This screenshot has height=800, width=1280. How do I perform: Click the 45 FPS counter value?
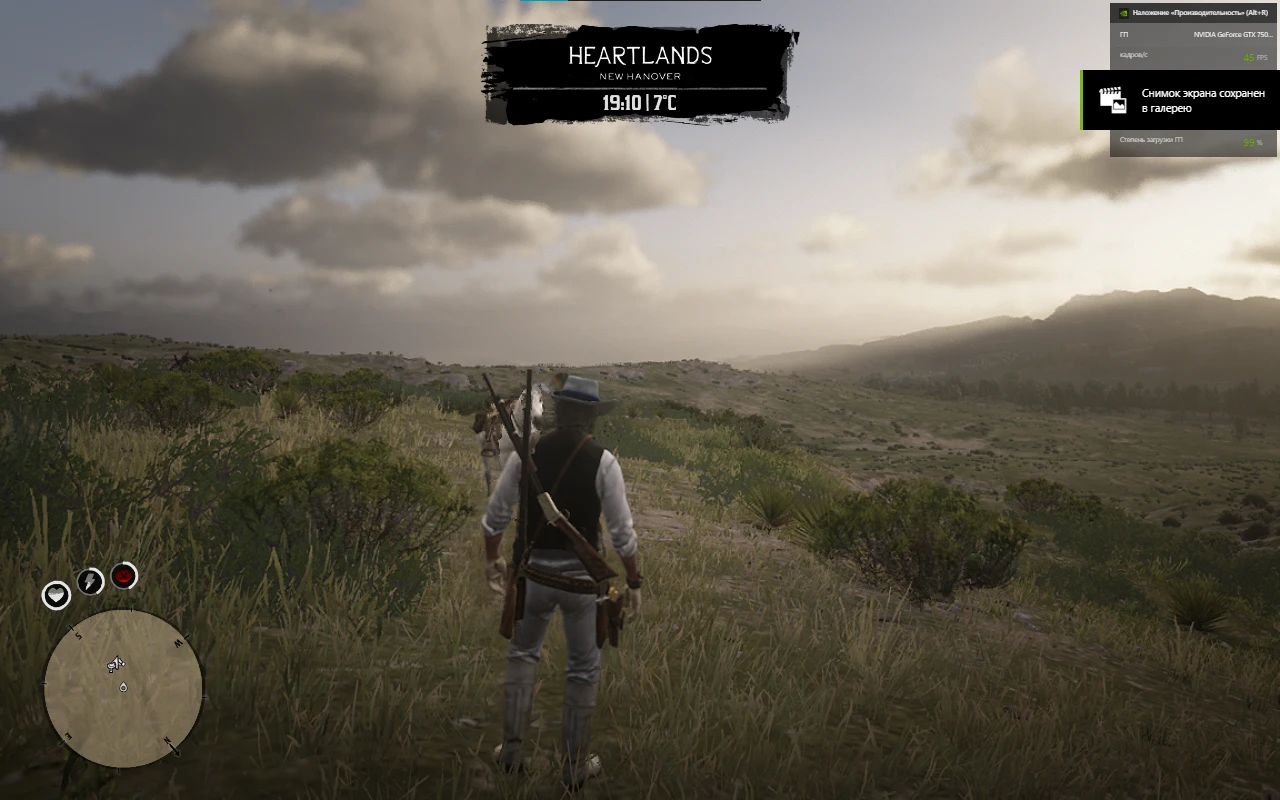[1253, 58]
